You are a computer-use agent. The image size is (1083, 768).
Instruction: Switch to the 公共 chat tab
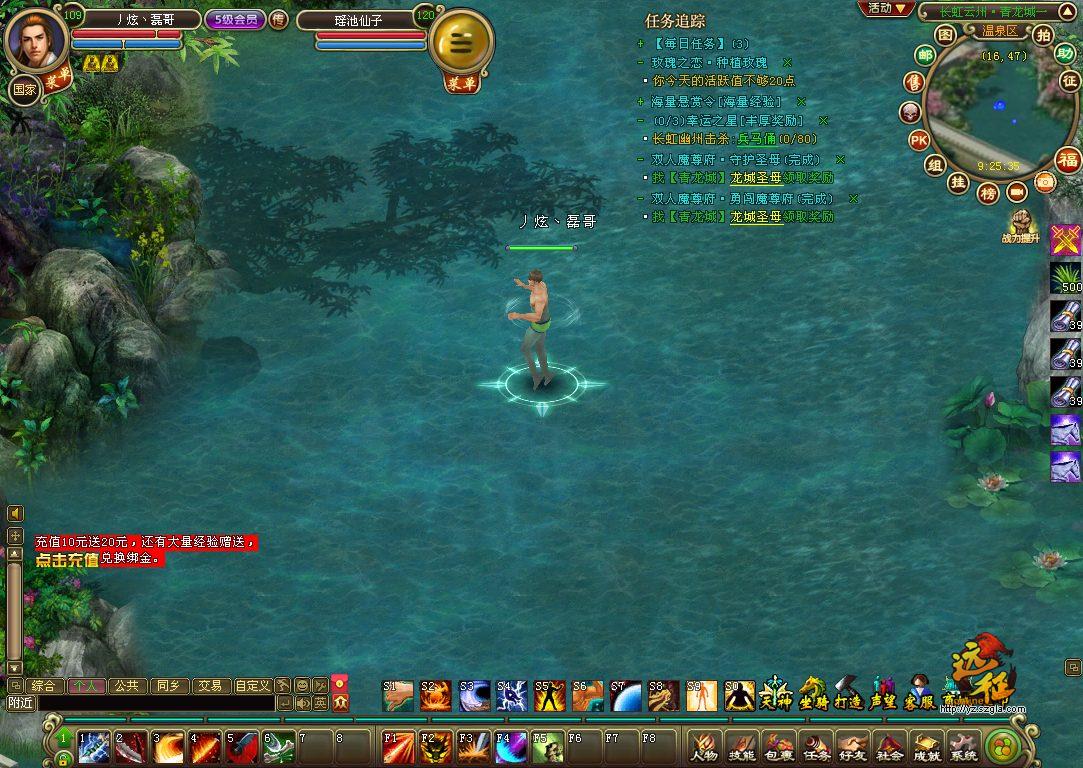pyautogui.click(x=125, y=686)
